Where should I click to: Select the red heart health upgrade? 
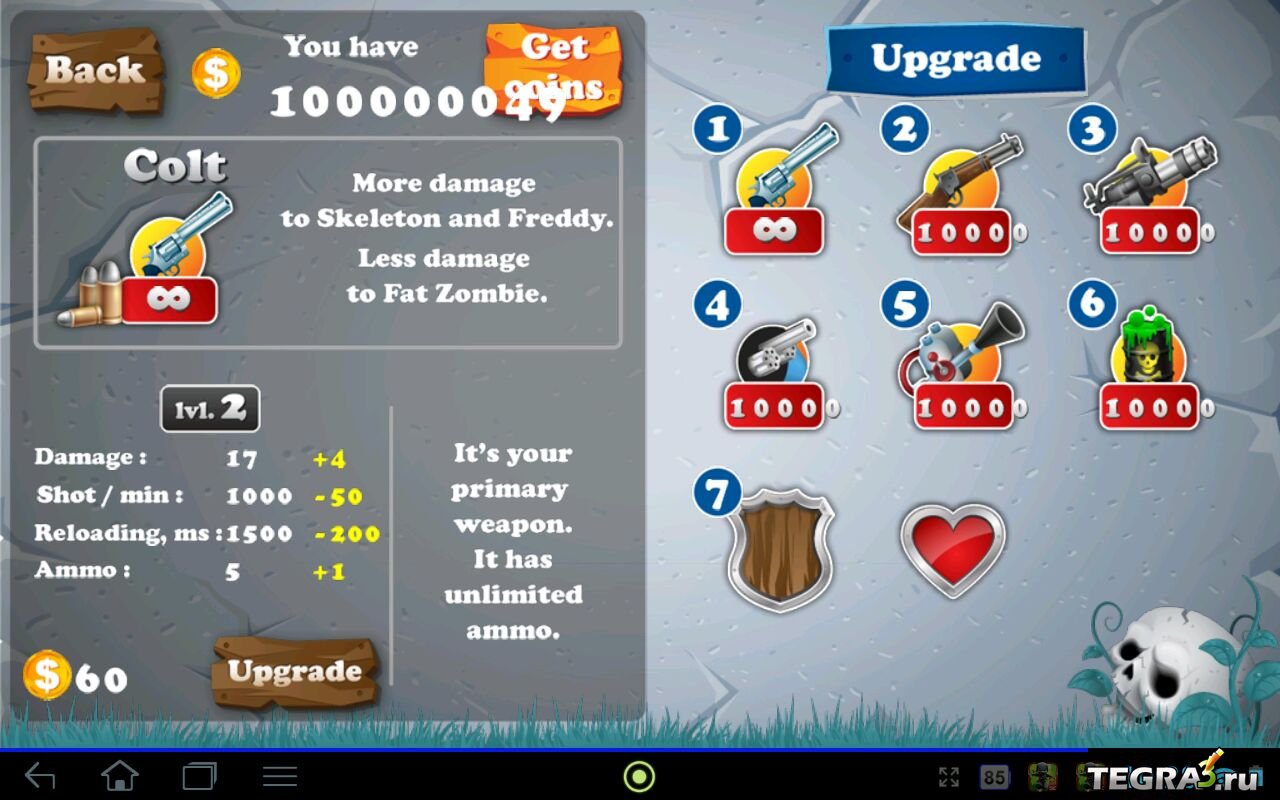952,548
